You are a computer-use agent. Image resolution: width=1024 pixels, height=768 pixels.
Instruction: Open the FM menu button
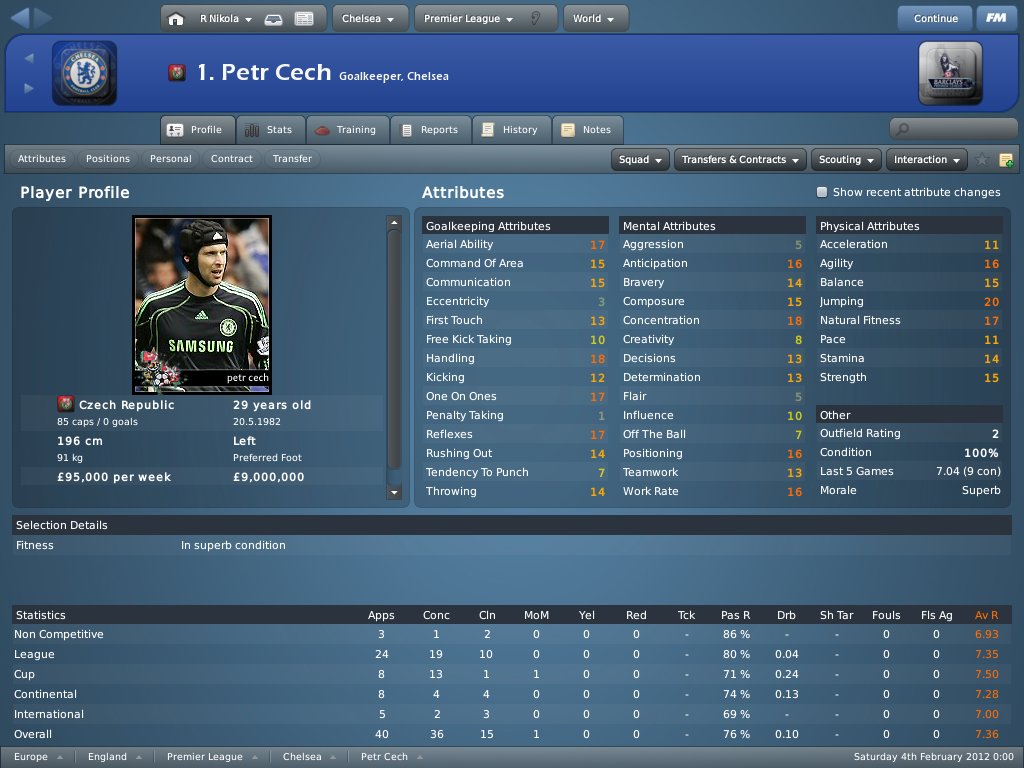[x=996, y=18]
